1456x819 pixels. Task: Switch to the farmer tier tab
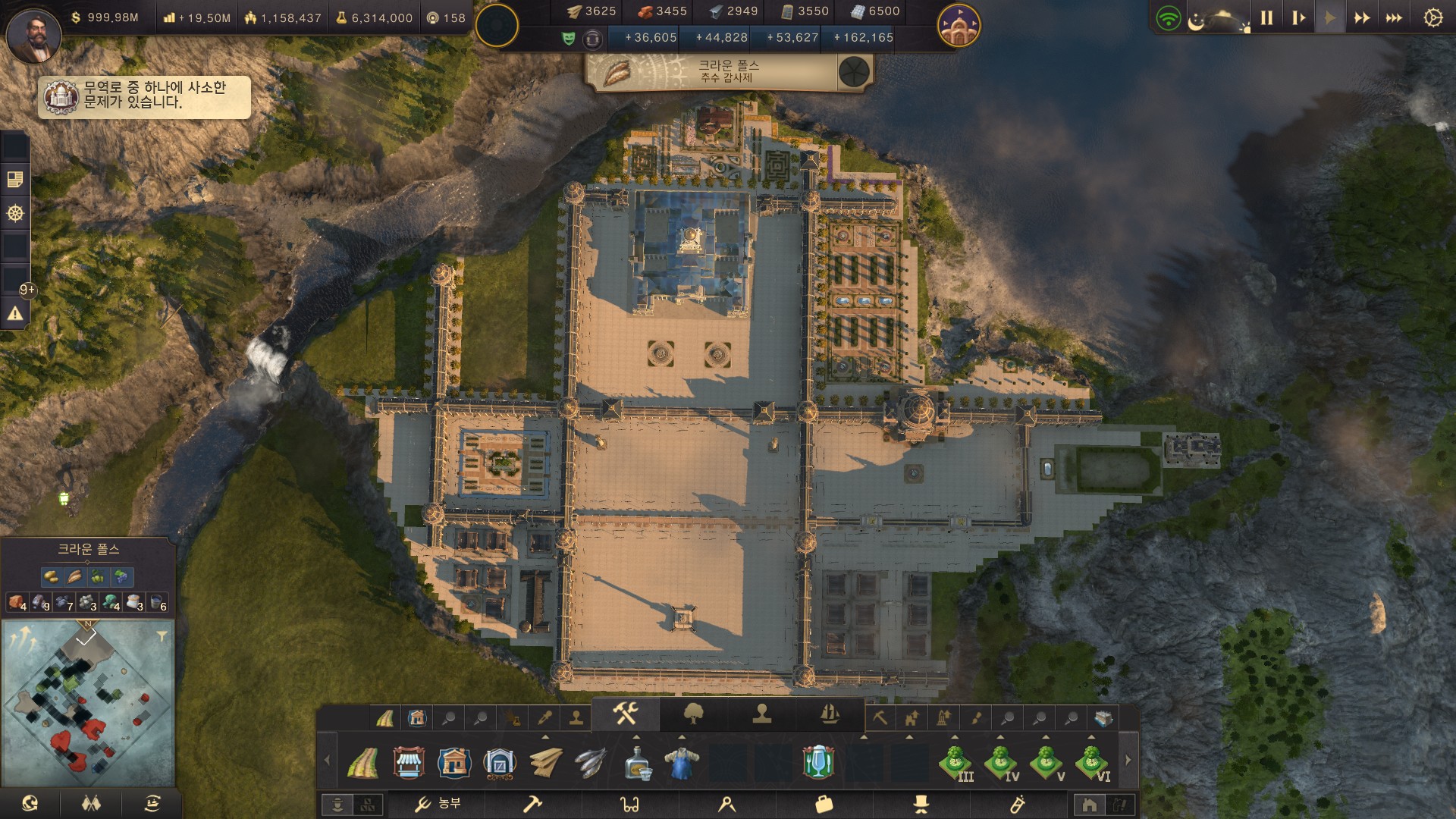(x=437, y=804)
